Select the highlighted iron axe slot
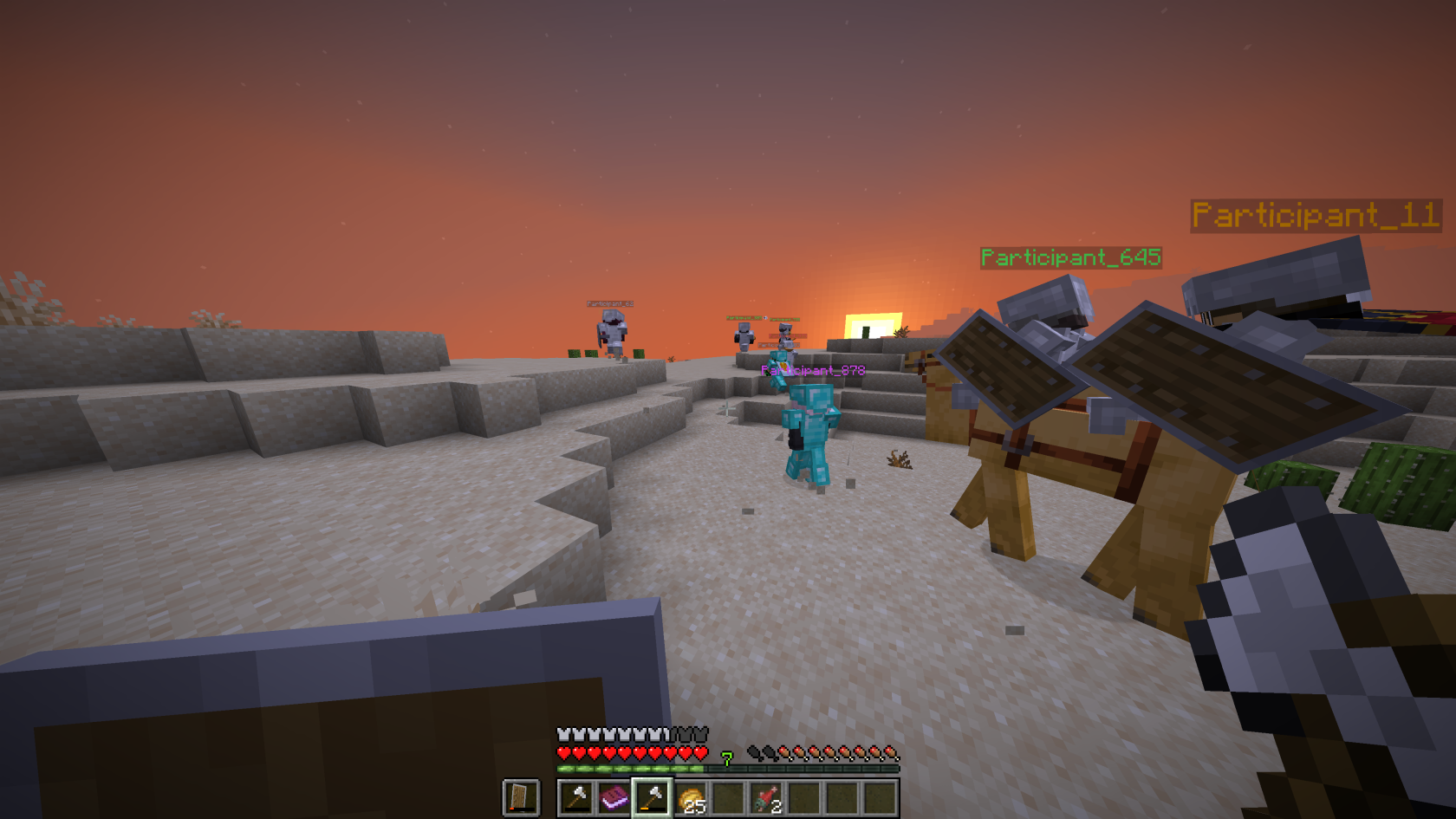1456x819 pixels. (x=653, y=797)
